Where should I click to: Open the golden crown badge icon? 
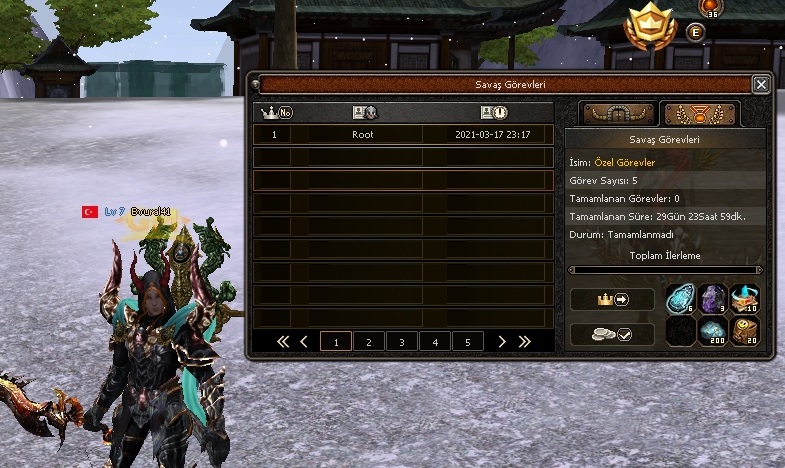pyautogui.click(x=650, y=27)
